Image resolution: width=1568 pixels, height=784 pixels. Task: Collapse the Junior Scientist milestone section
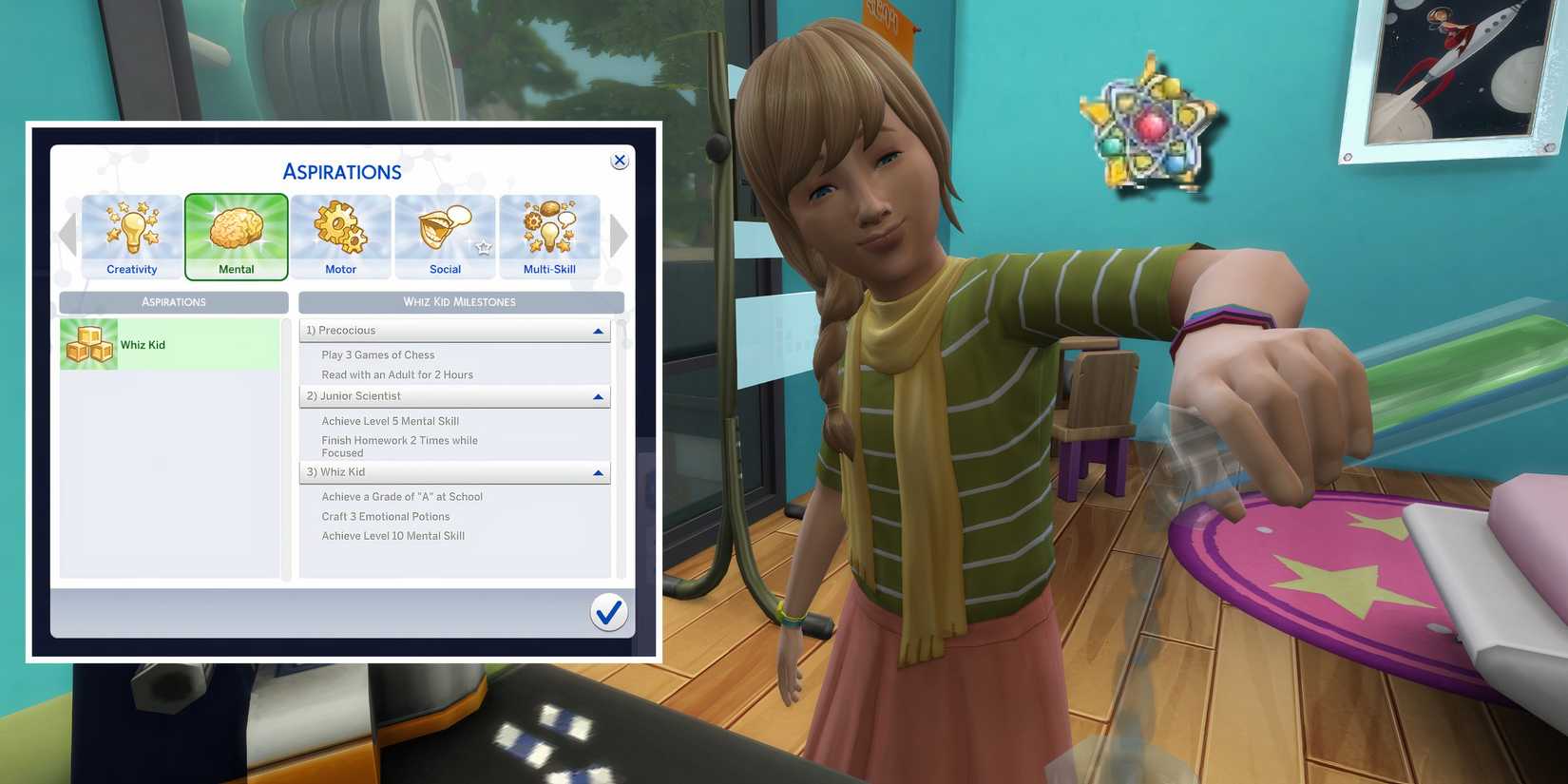[599, 396]
